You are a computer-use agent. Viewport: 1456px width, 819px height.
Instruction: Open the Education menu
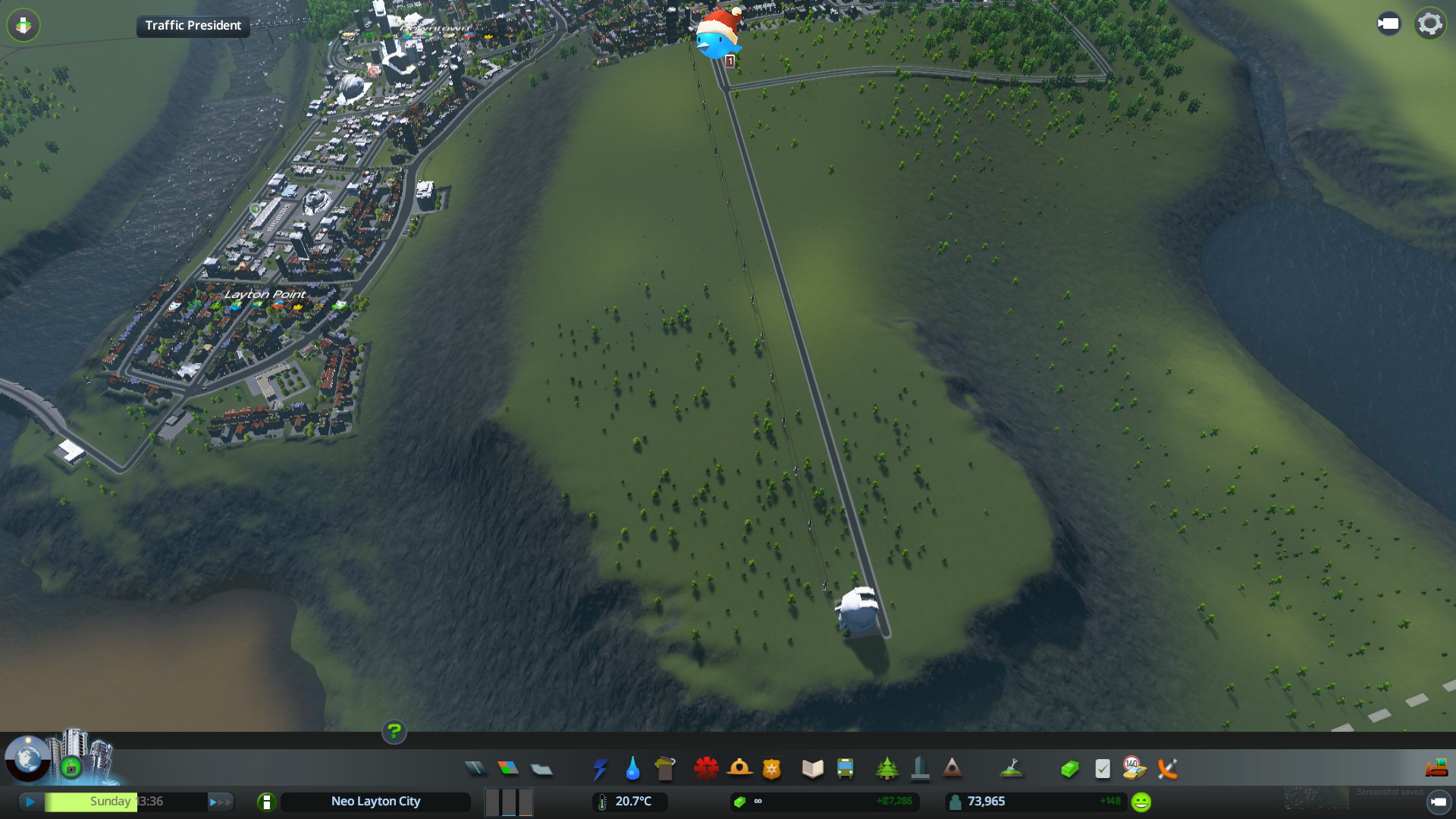click(812, 769)
